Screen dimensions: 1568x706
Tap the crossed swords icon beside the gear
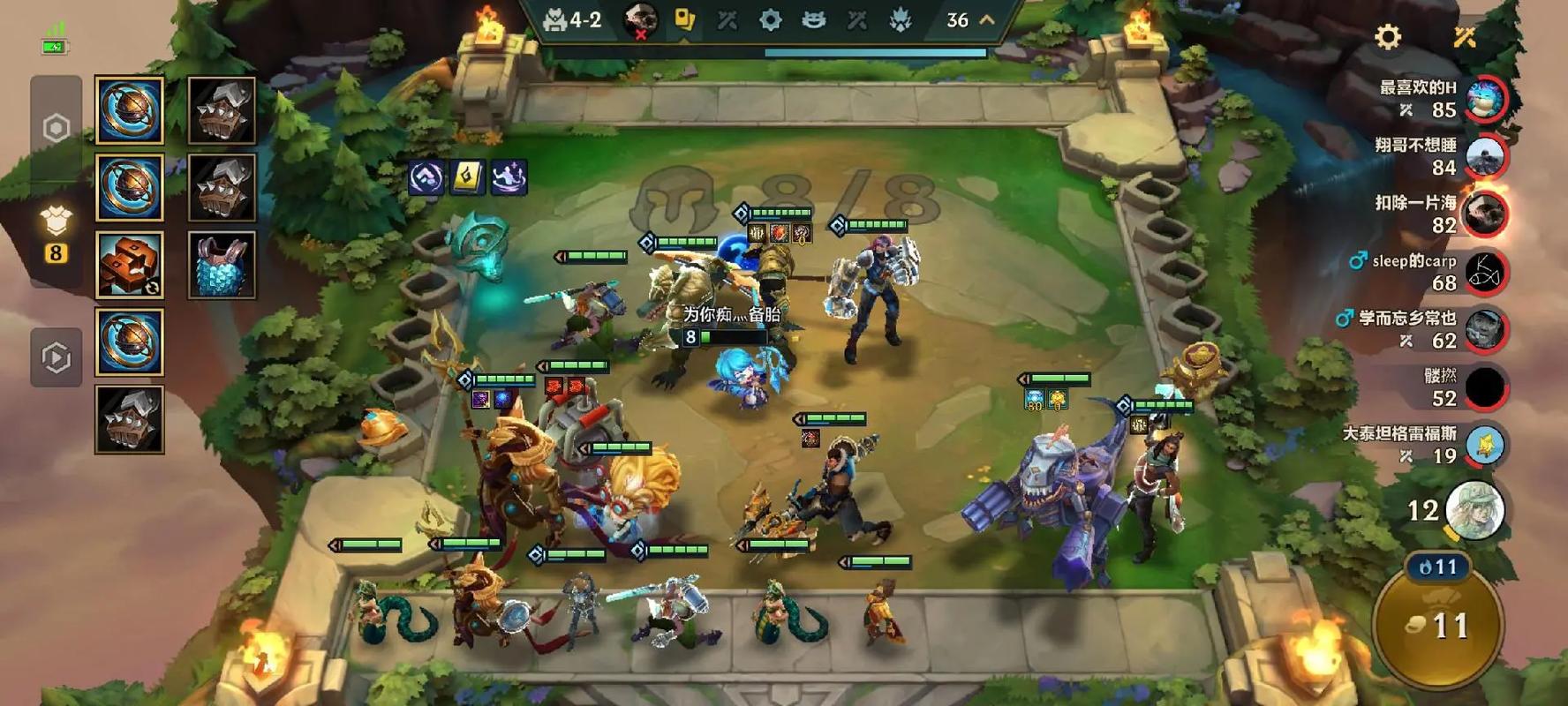coord(1465,37)
